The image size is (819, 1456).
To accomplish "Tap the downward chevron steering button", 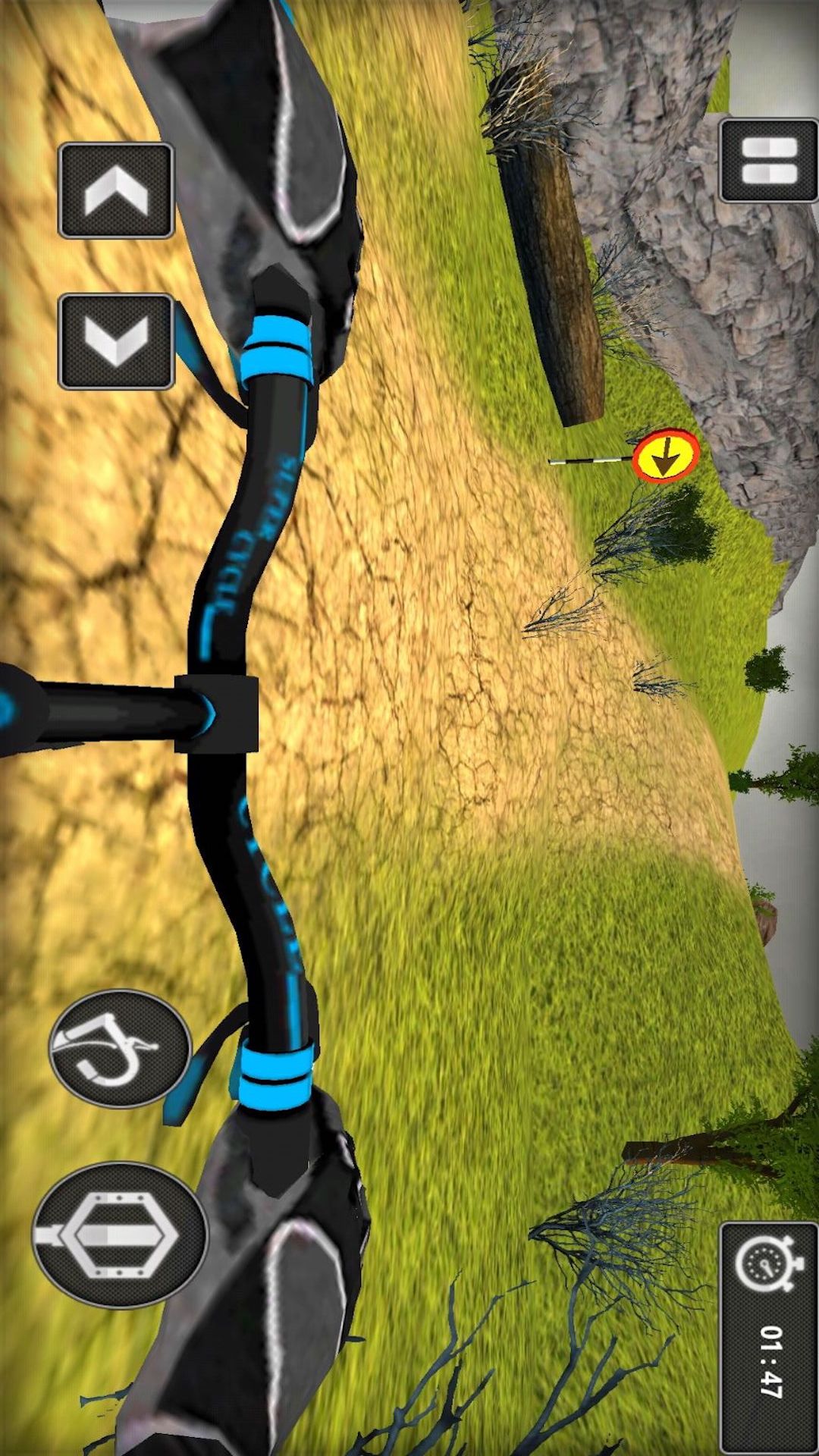I will point(116,341).
